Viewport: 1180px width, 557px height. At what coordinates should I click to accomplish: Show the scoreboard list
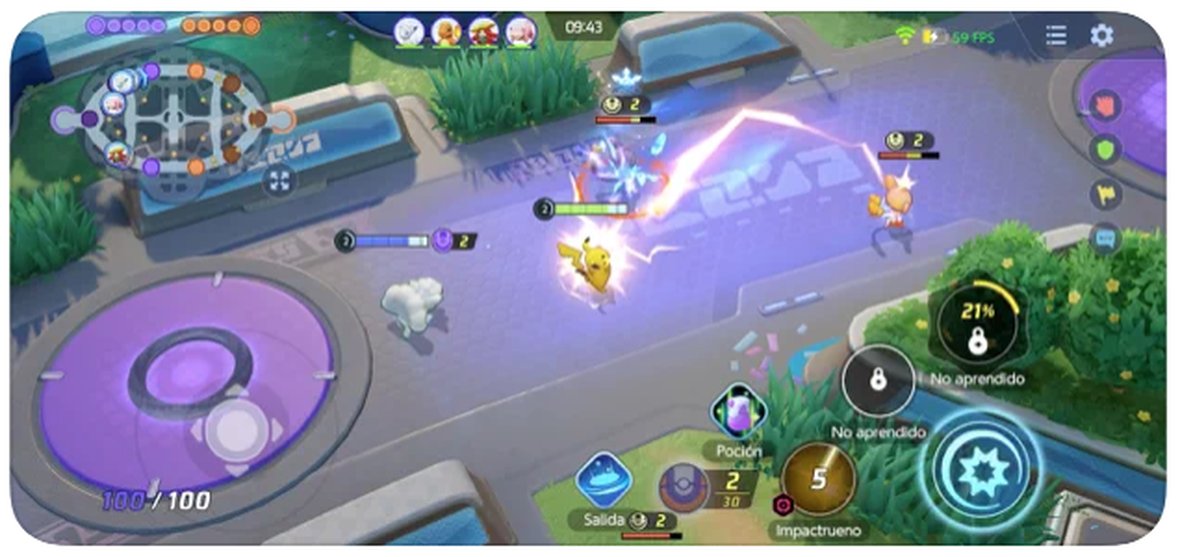click(x=1056, y=36)
